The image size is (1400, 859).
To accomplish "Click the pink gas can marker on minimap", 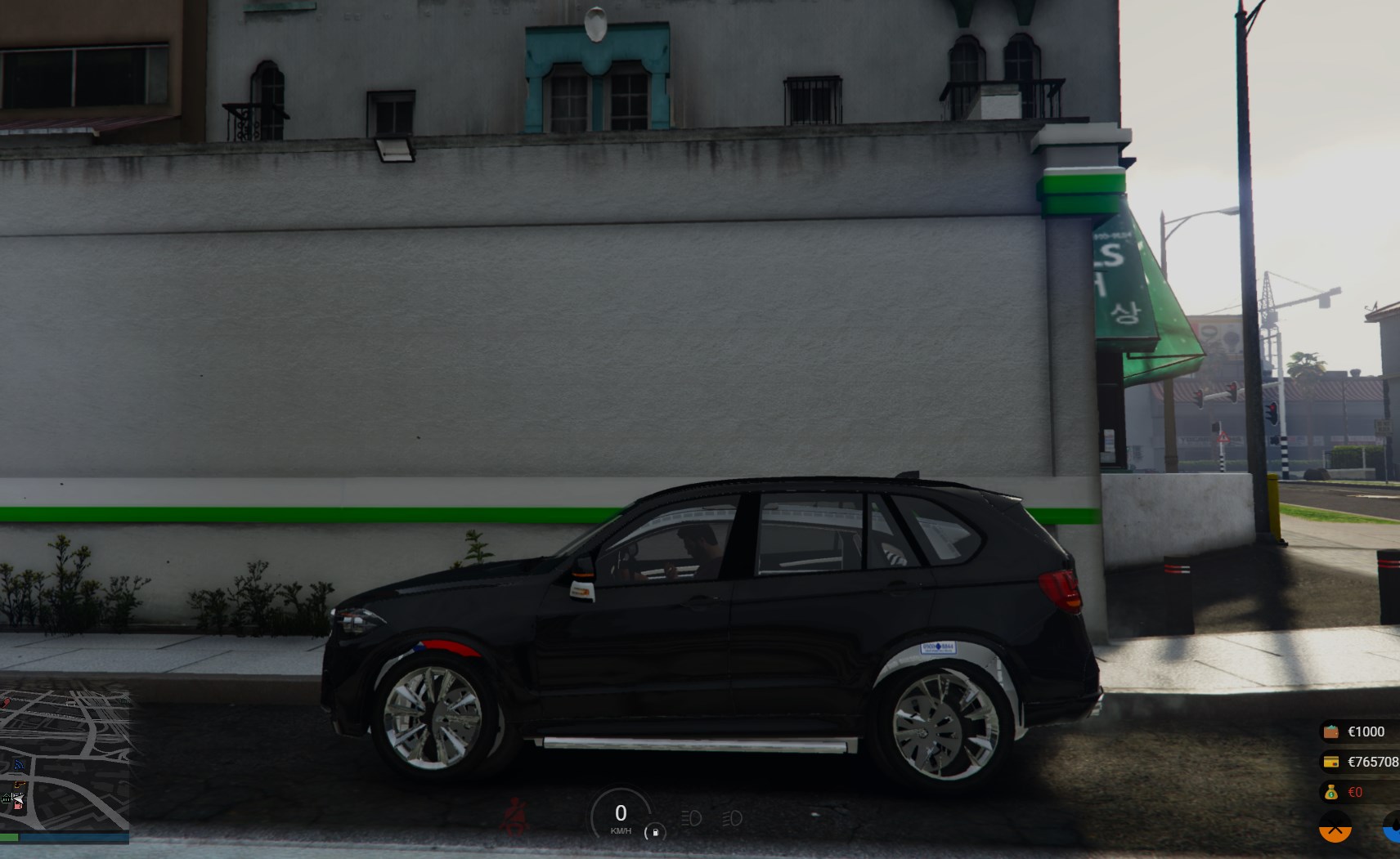I will click(x=18, y=804).
